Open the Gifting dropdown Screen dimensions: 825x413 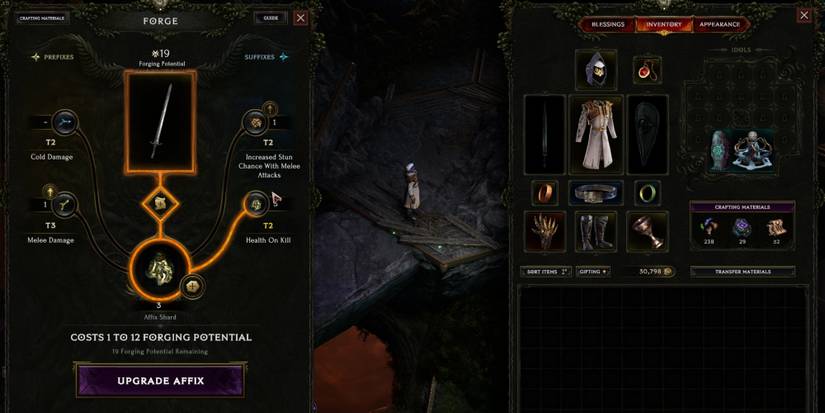[592, 271]
